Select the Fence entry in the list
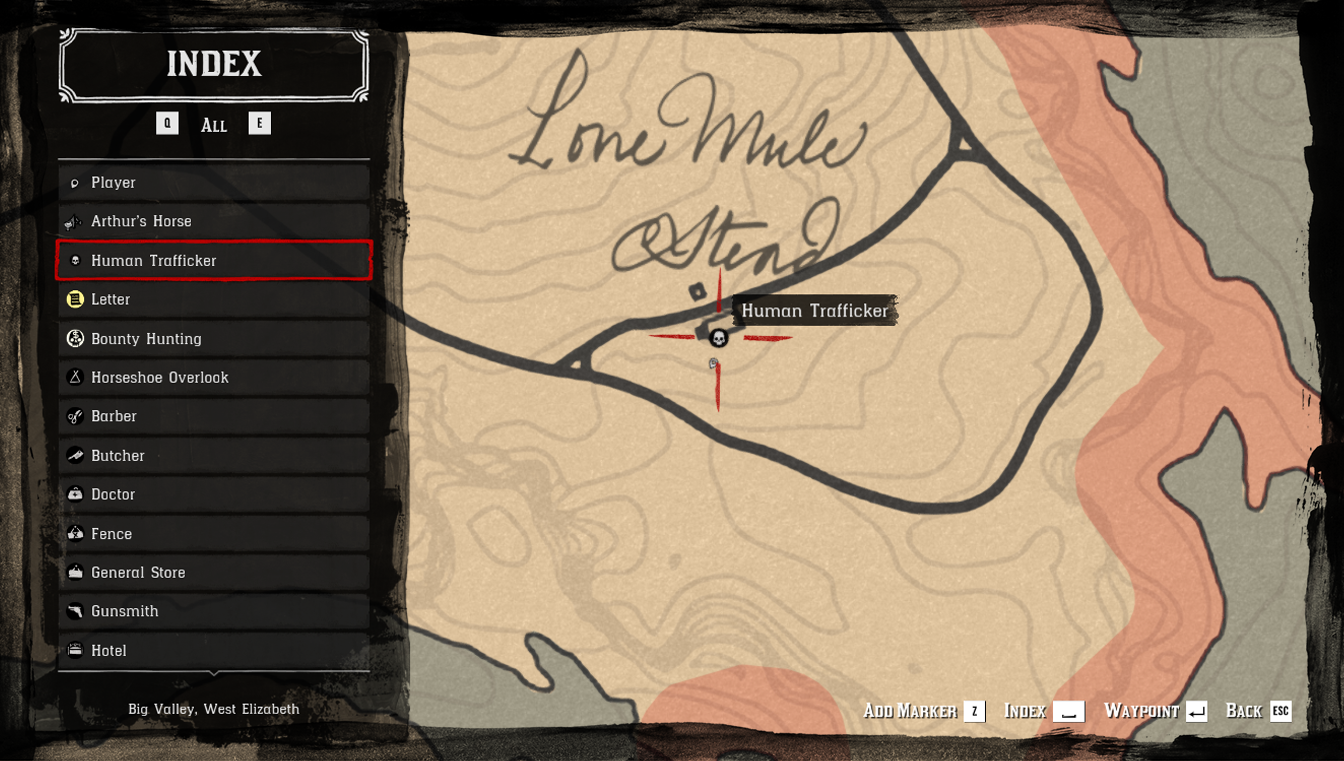The height and width of the screenshot is (761, 1344). [x=213, y=534]
